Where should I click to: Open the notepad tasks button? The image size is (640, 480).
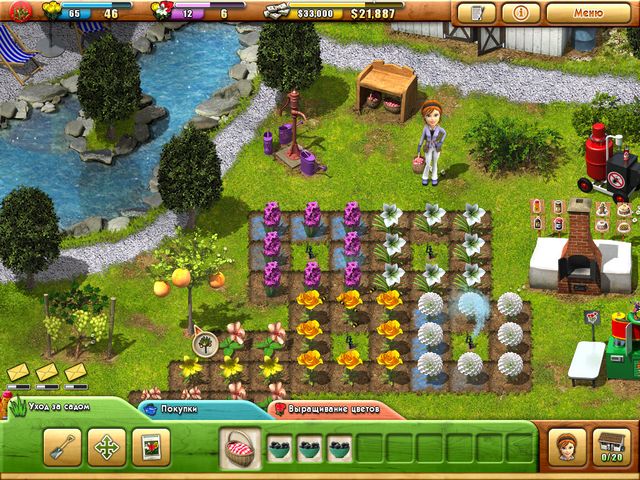476,14
